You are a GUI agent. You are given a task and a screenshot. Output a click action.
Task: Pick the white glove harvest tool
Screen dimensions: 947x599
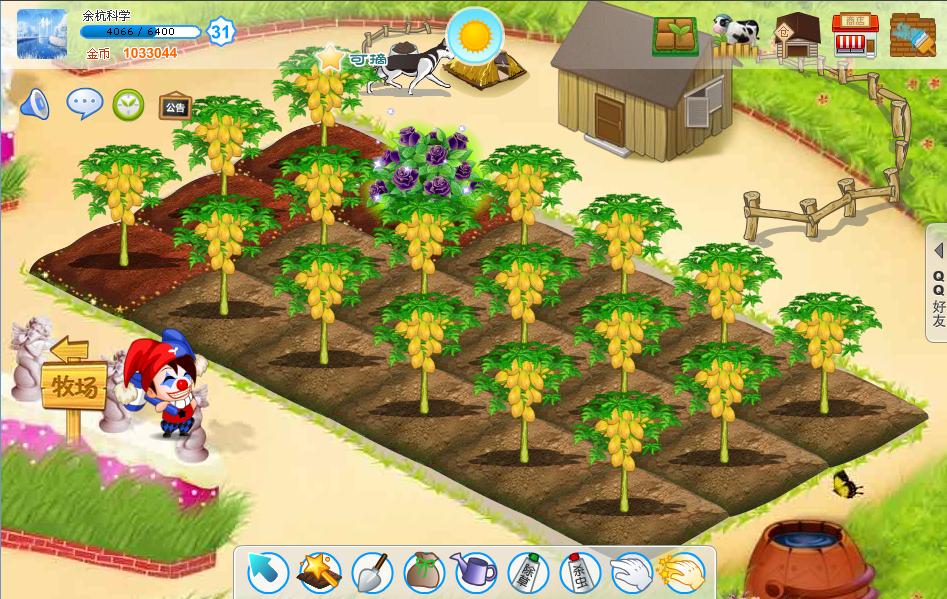point(630,572)
